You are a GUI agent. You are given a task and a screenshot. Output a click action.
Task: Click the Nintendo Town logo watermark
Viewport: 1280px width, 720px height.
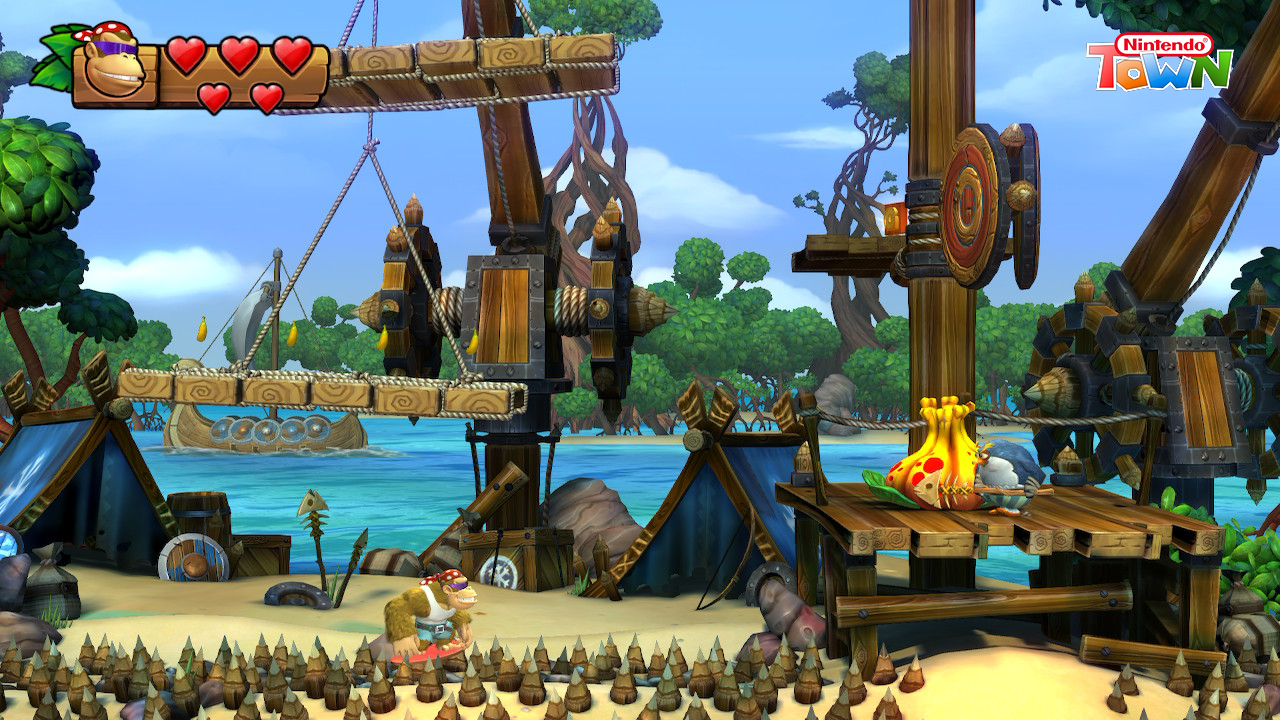coord(1158,62)
